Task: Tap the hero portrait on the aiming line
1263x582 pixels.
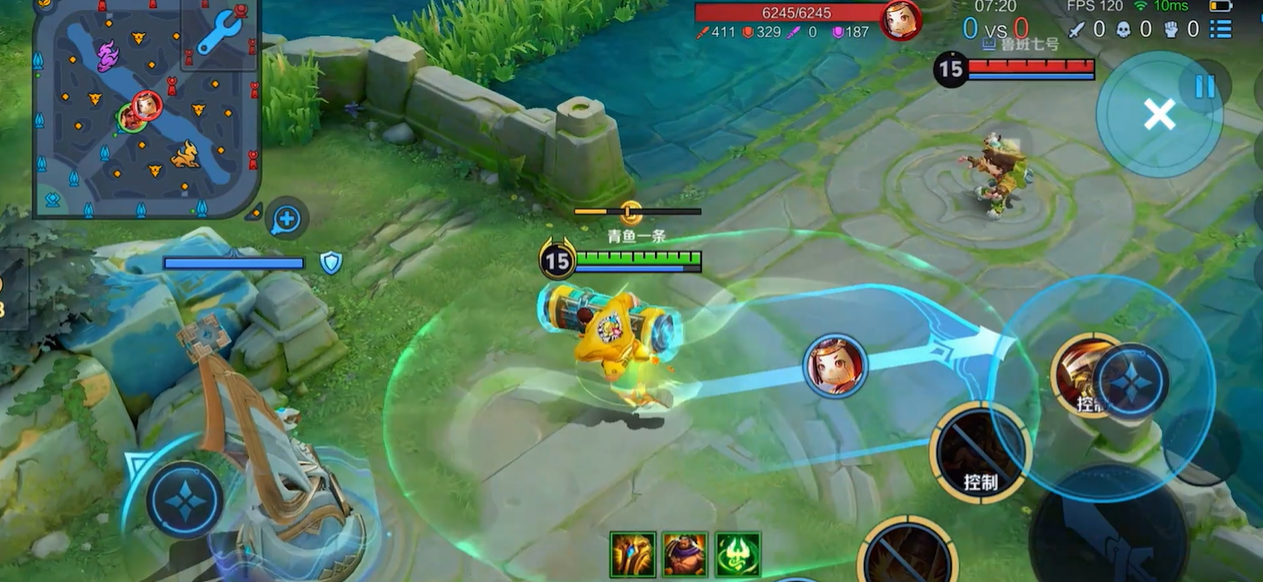Action: pos(836,366)
